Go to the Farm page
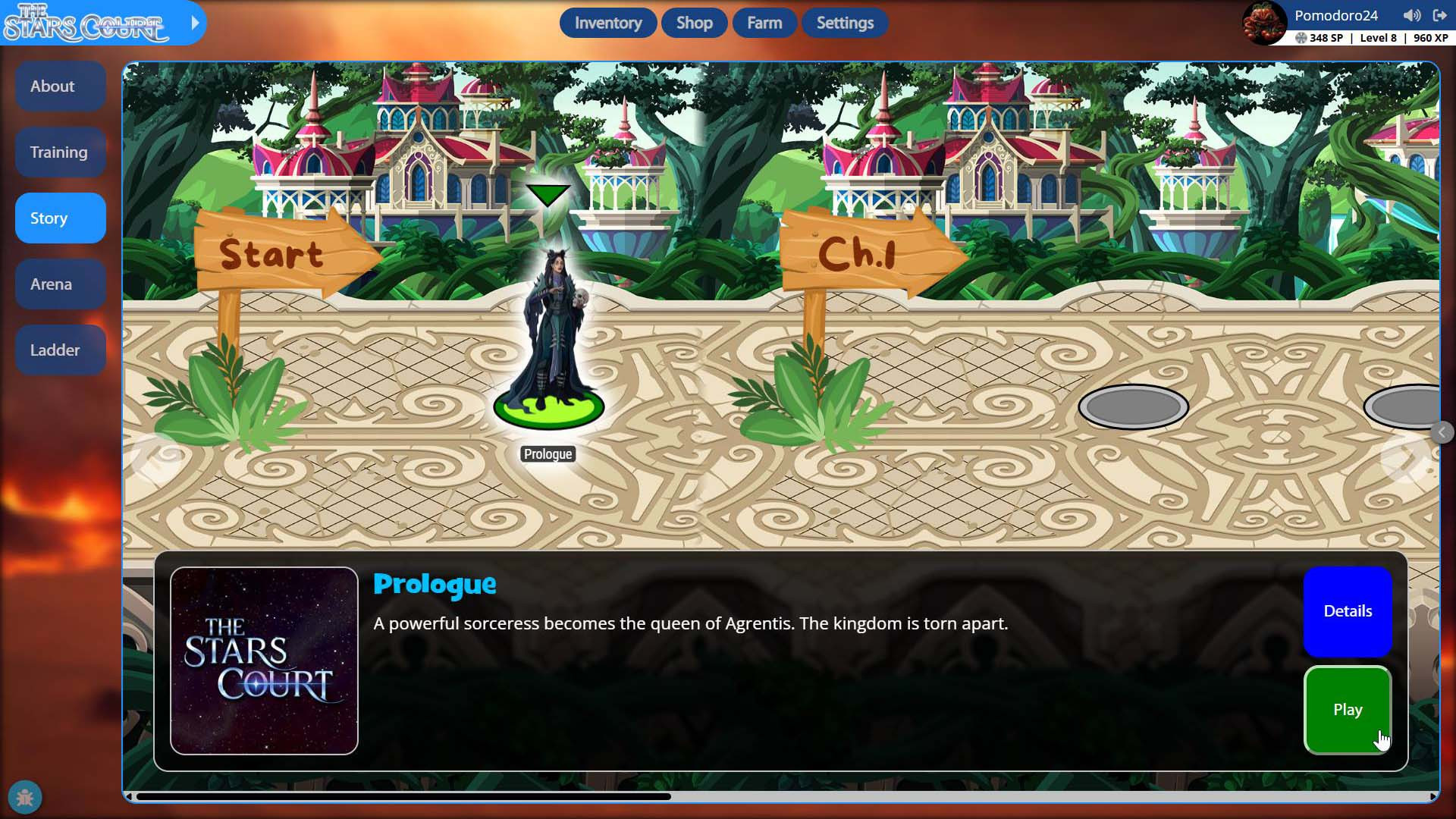Viewport: 1456px width, 819px height. pyautogui.click(x=764, y=23)
